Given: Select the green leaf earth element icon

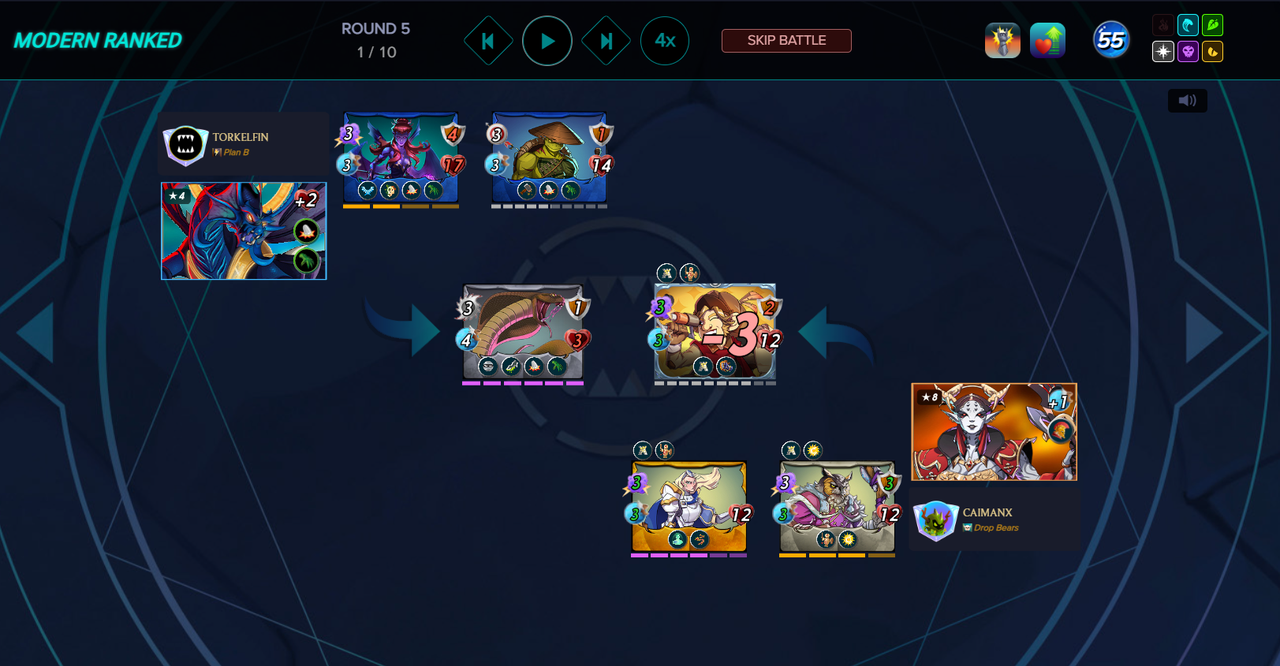Looking at the screenshot, I should click(x=1213, y=25).
